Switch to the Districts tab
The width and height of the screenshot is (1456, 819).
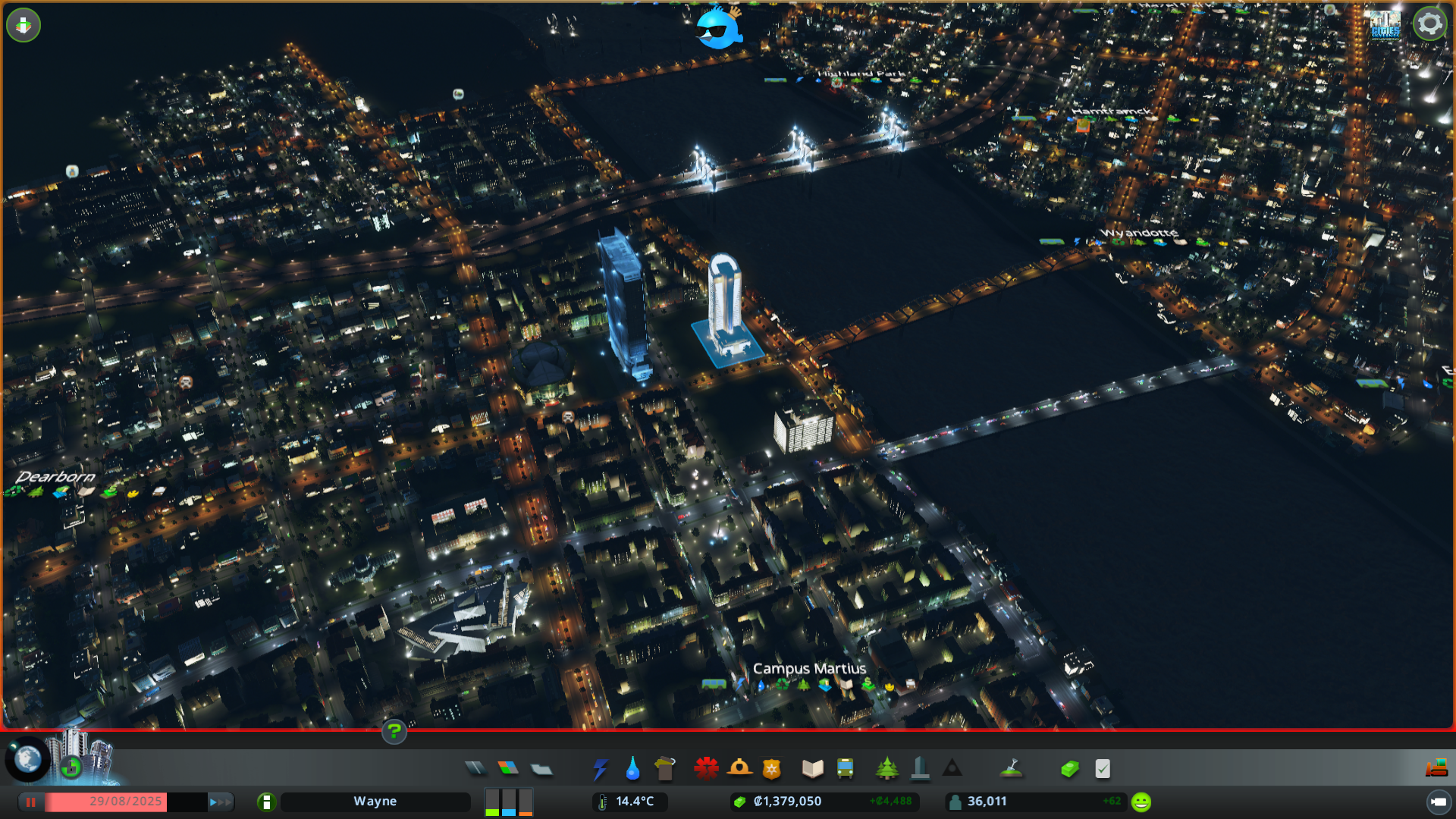tap(541, 767)
